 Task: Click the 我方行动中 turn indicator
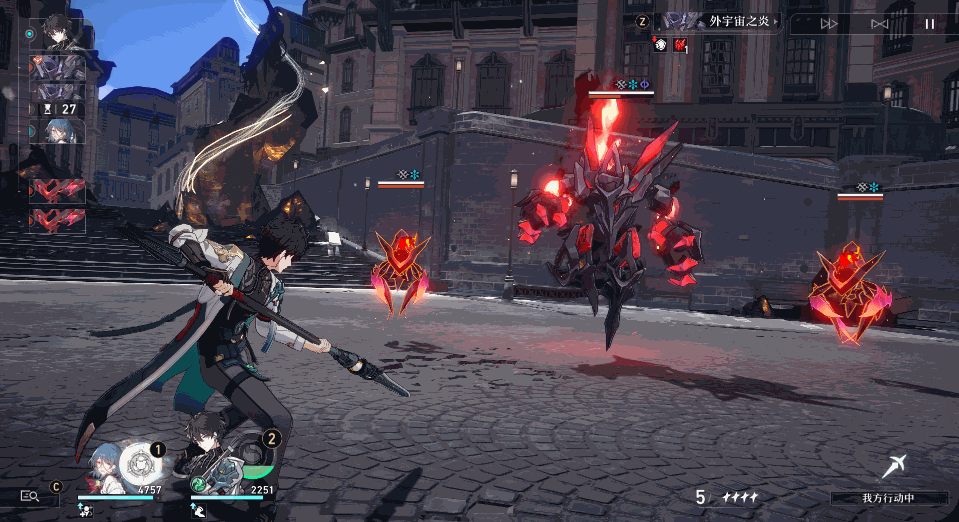point(889,497)
